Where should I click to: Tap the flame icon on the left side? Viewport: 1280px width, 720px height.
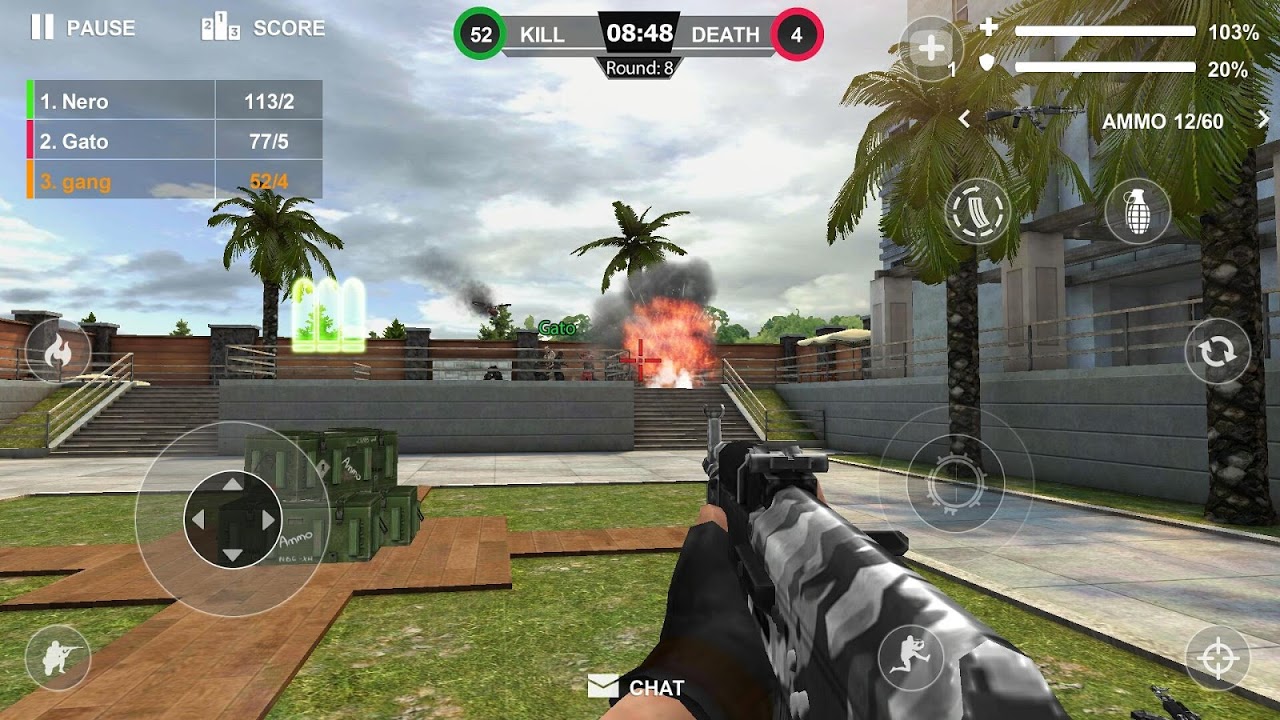[x=58, y=351]
